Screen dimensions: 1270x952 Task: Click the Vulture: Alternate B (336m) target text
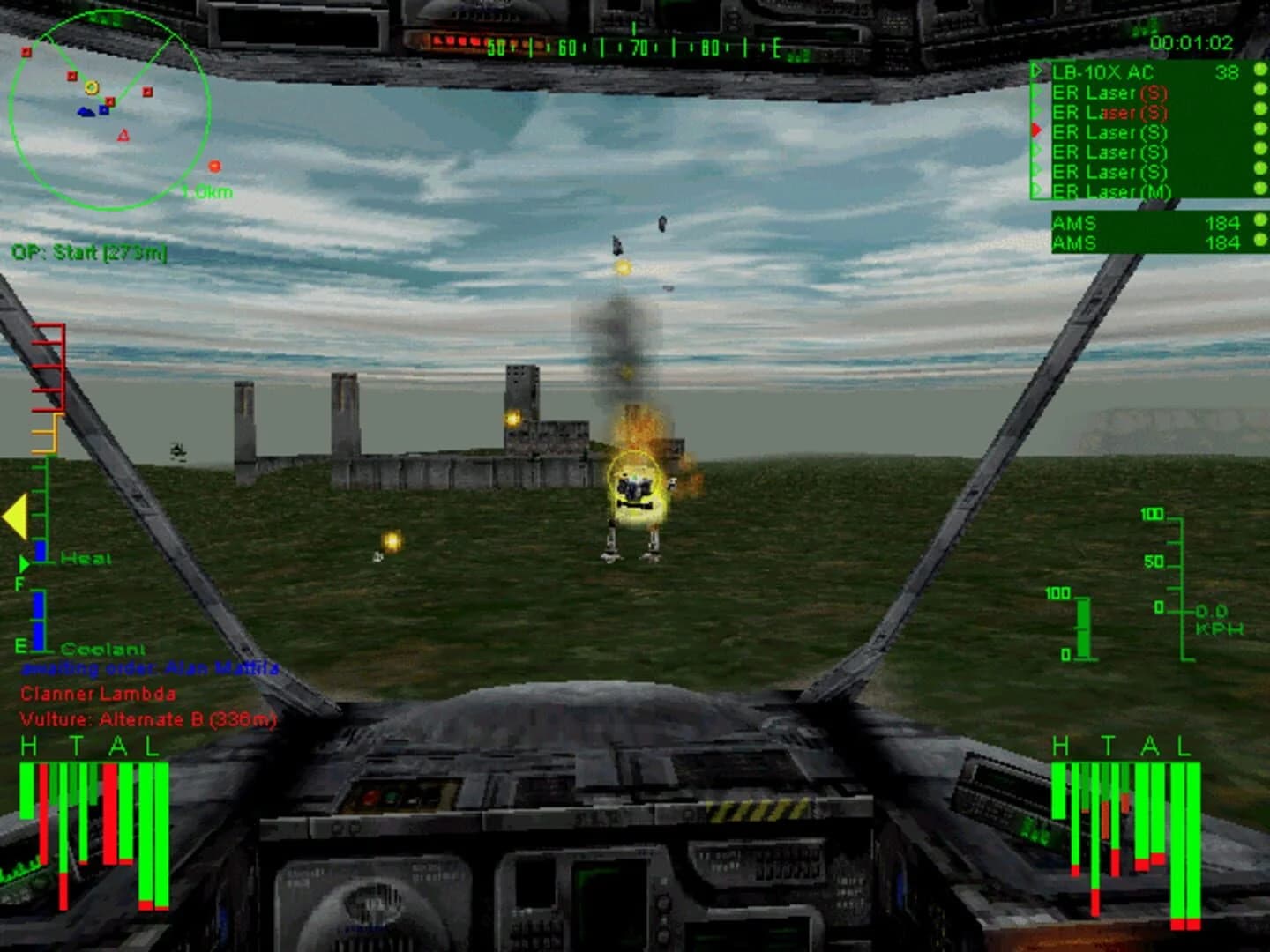point(147,718)
